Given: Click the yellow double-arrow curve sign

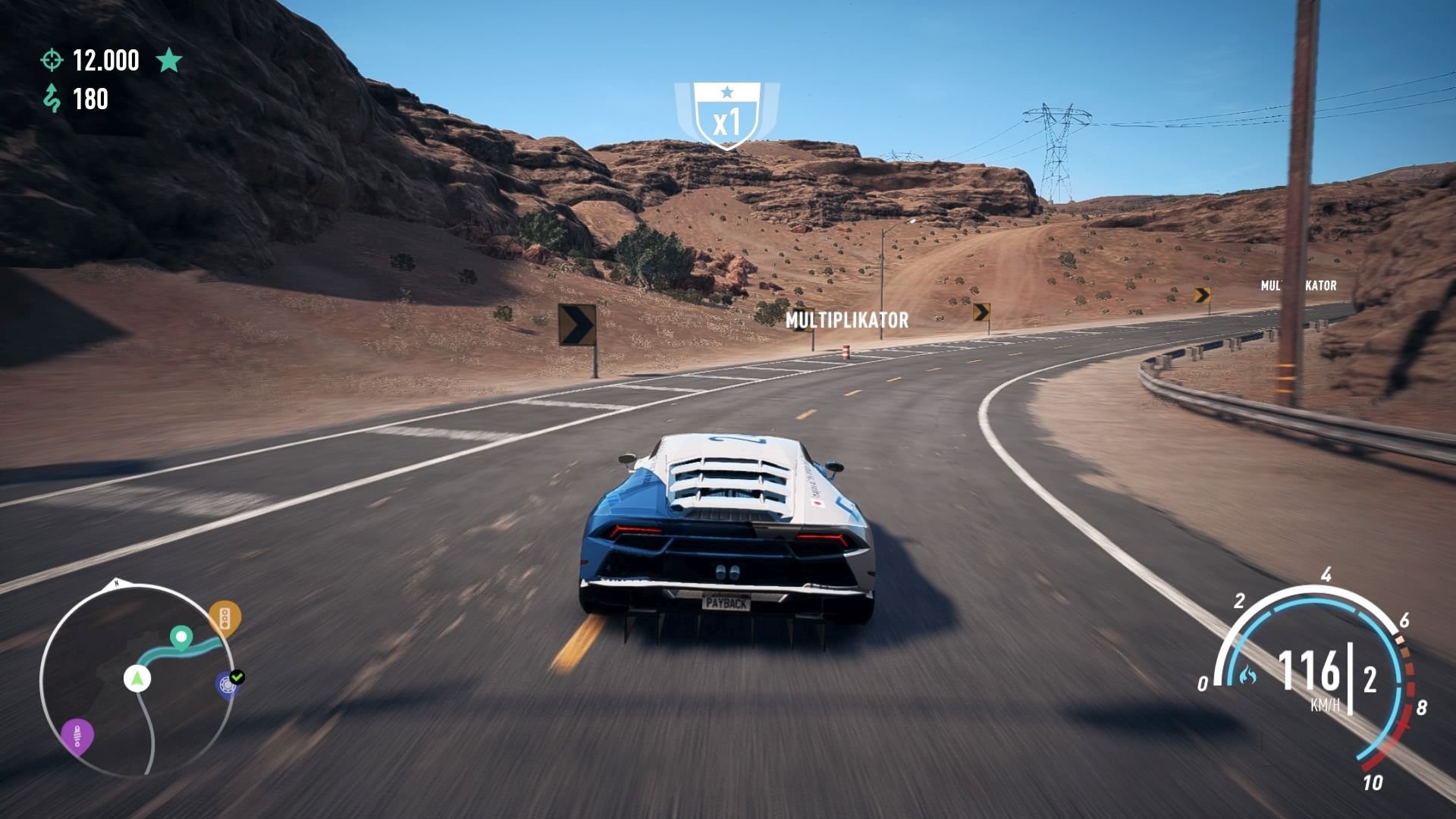Looking at the screenshot, I should click(x=981, y=312).
